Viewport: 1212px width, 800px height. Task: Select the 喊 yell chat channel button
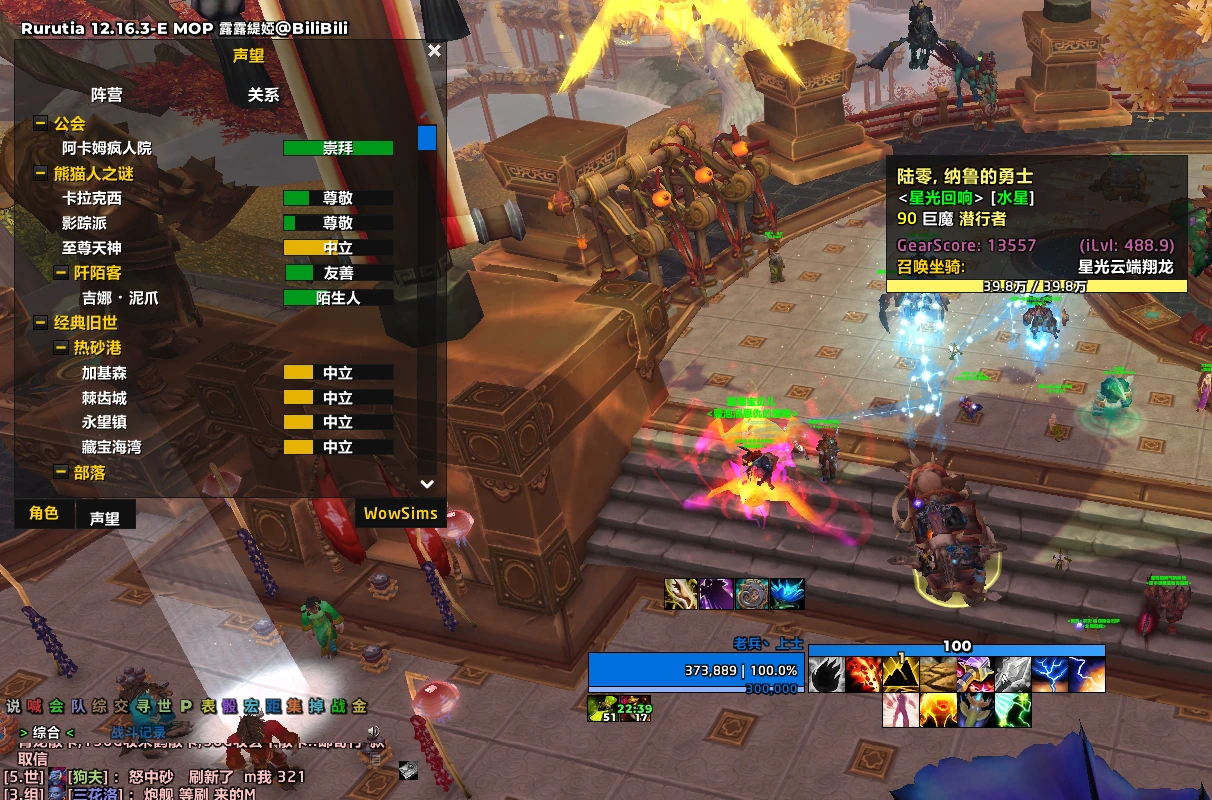(x=35, y=706)
